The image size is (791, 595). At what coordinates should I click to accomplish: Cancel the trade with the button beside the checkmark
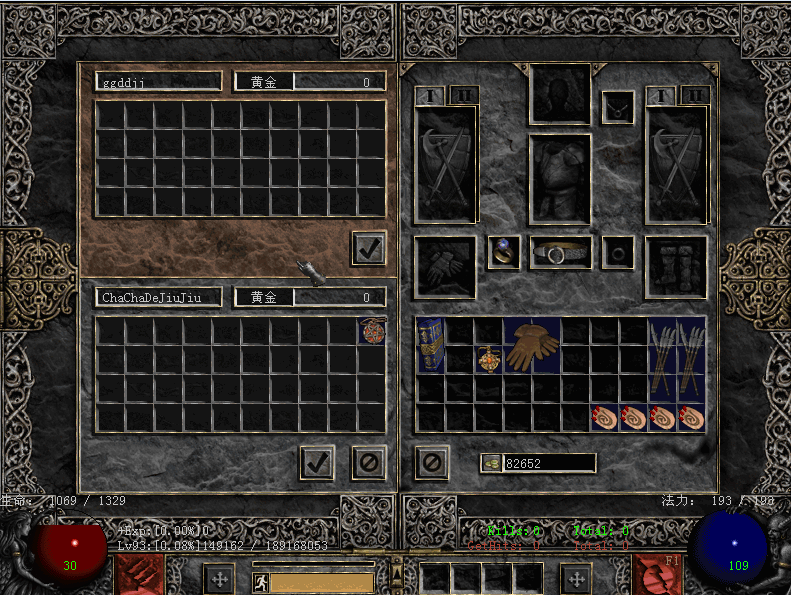pyautogui.click(x=368, y=462)
